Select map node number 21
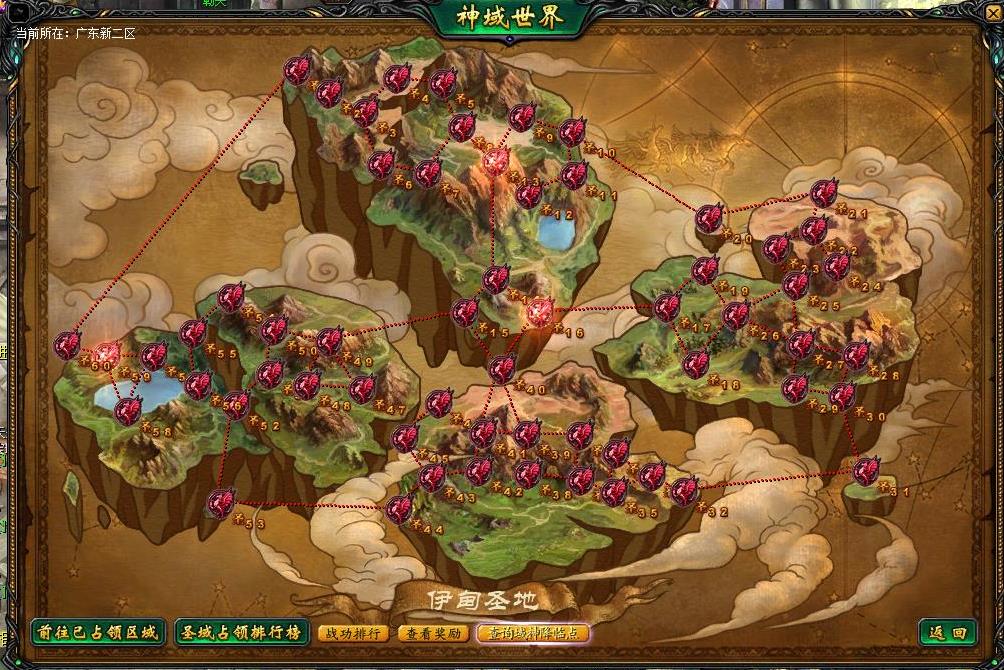 [x=824, y=193]
